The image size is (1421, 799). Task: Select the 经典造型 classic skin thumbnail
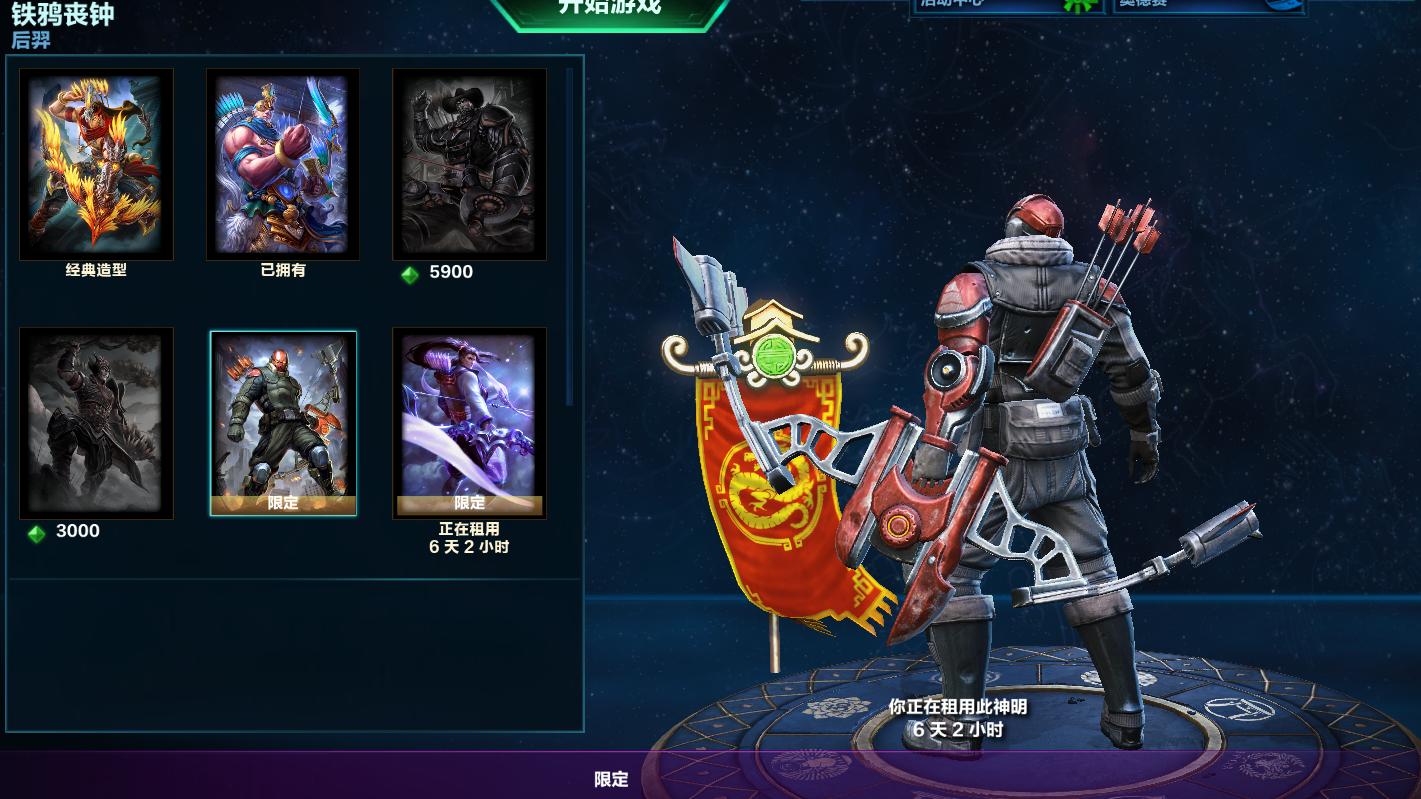pos(96,164)
